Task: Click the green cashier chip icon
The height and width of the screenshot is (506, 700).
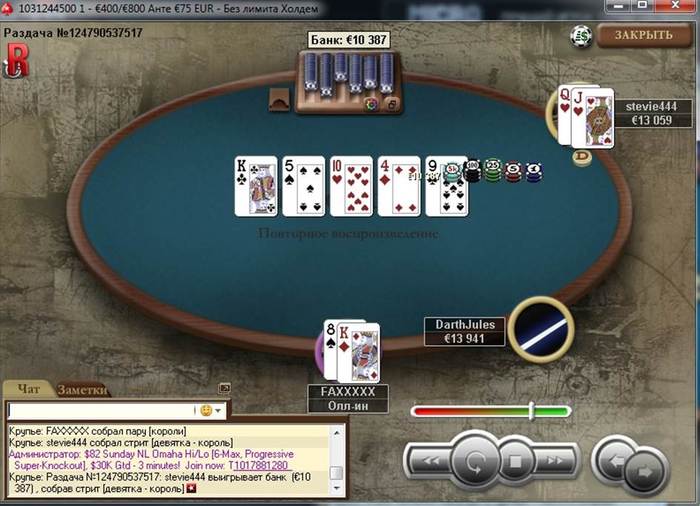Action: point(581,36)
